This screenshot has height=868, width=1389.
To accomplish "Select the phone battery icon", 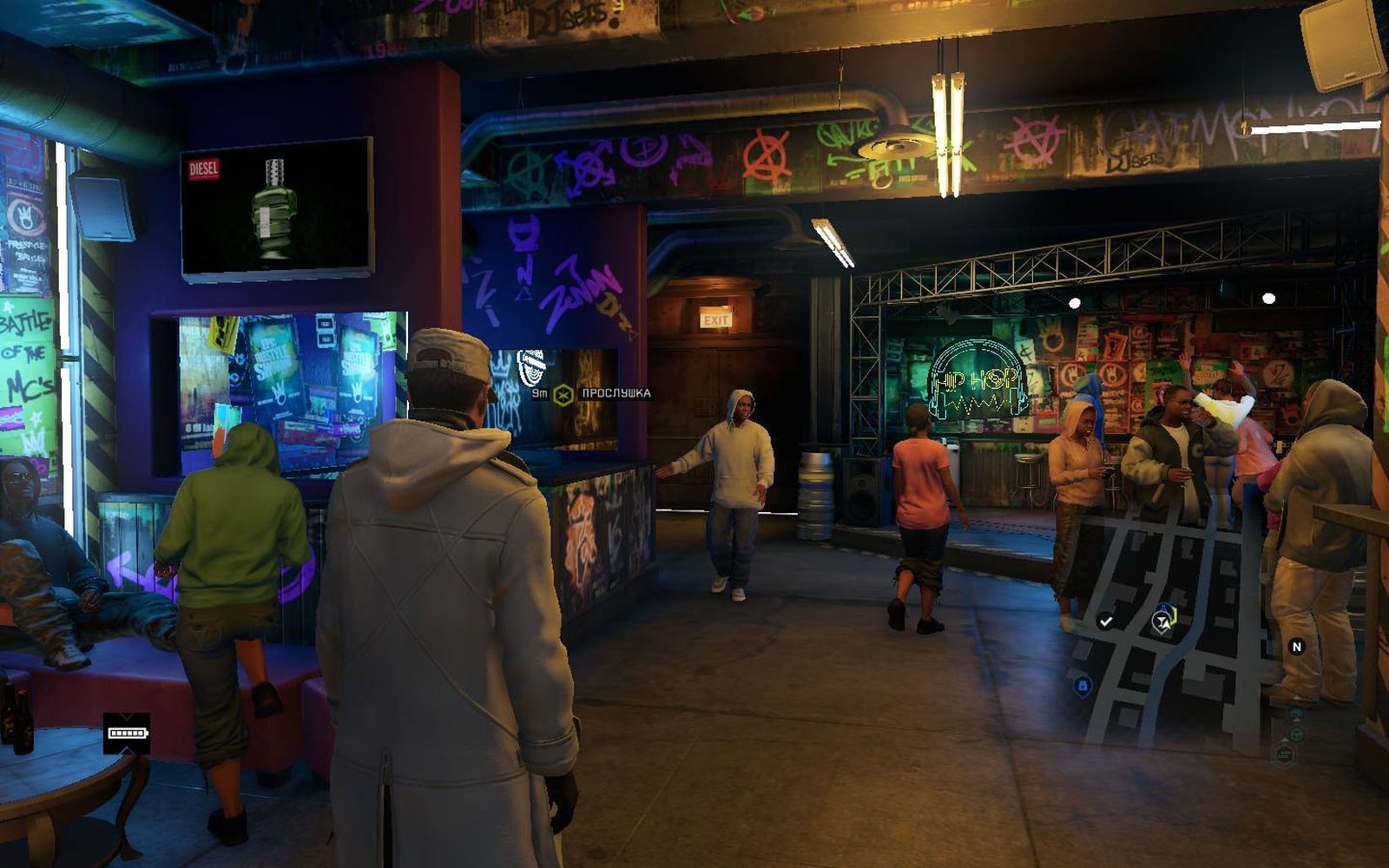I will [127, 733].
